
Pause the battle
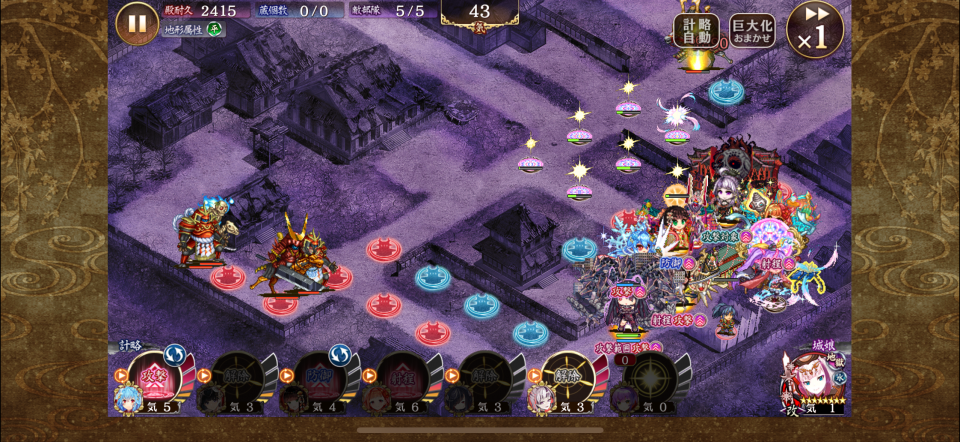[x=137, y=23]
